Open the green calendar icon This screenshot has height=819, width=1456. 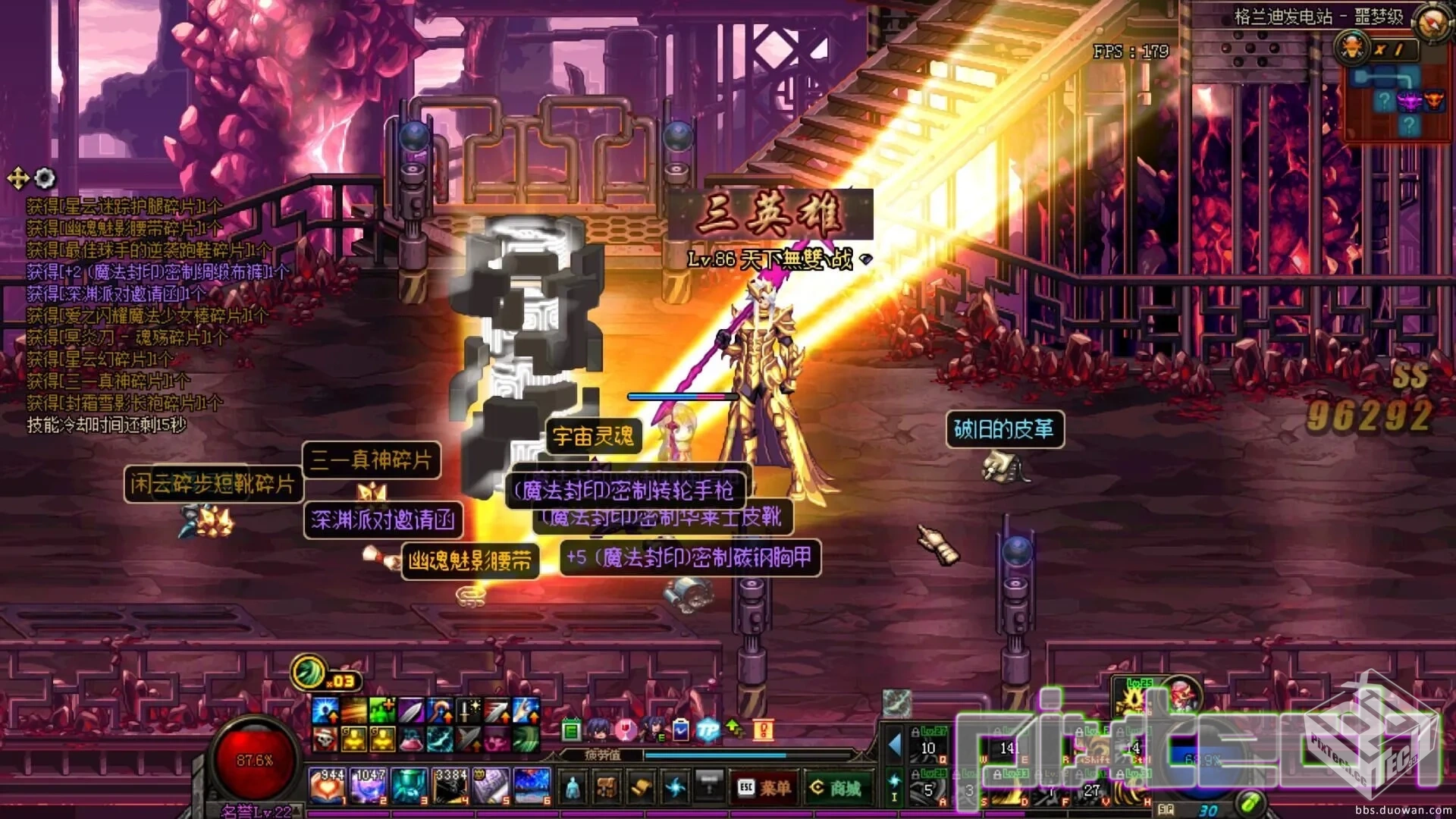(x=571, y=731)
